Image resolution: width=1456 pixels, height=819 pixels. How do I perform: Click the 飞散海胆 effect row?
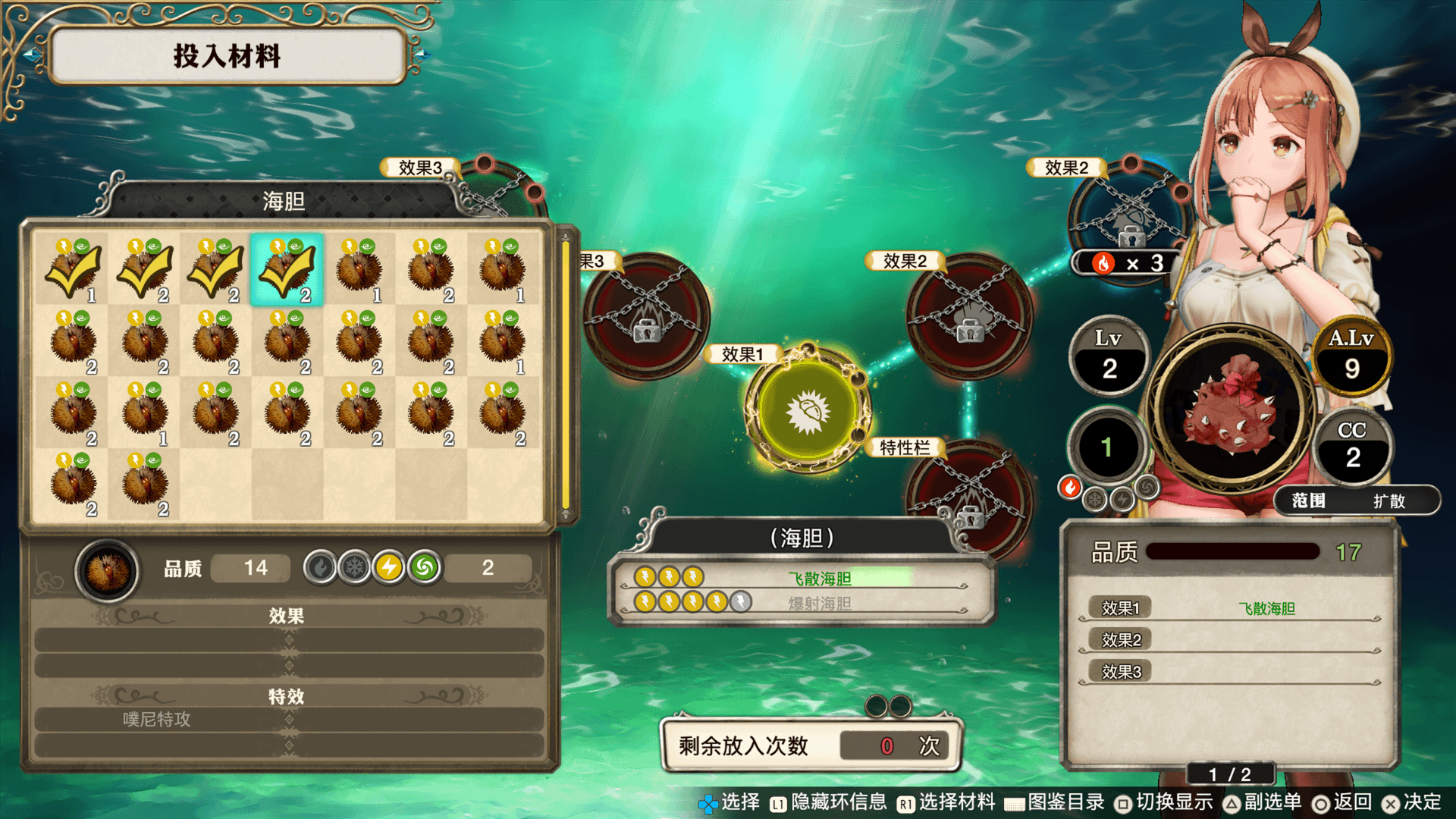pos(800,578)
